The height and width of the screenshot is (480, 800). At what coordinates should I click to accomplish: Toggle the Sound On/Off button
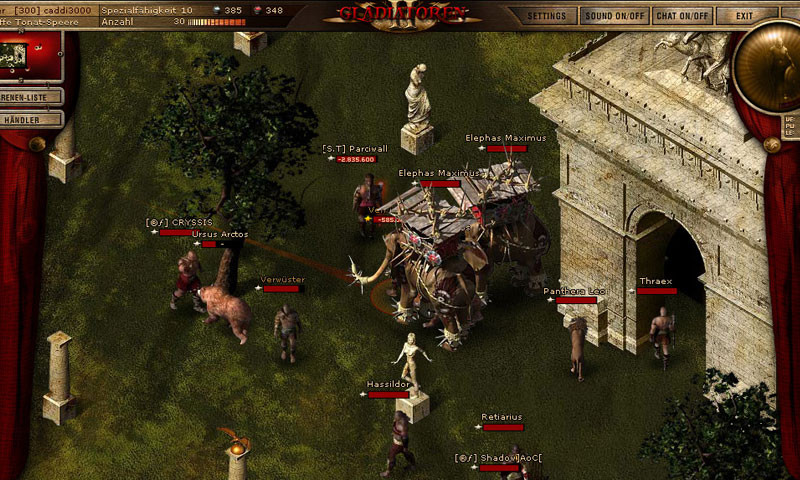coord(614,16)
